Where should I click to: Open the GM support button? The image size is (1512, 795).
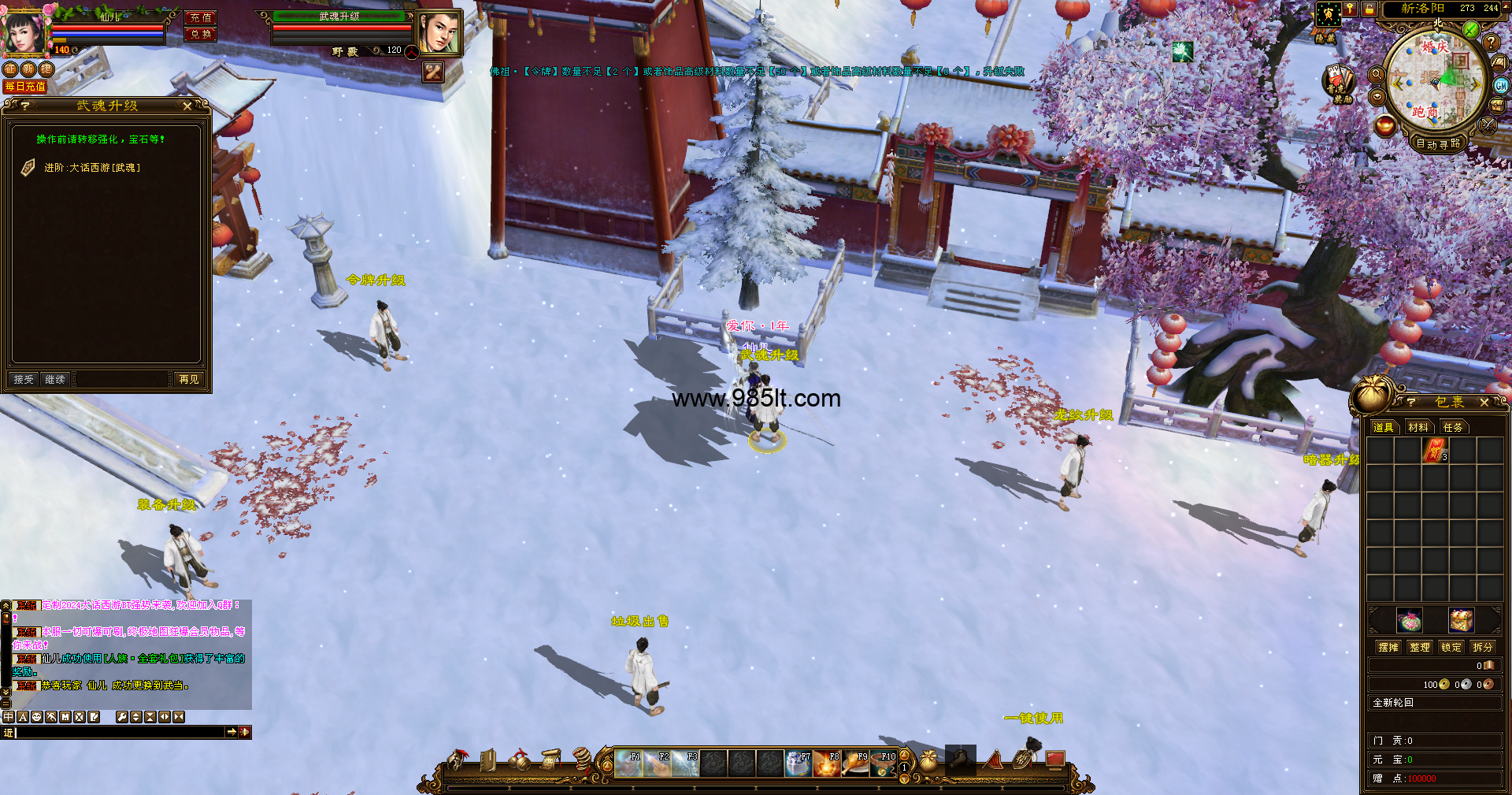(1501, 85)
